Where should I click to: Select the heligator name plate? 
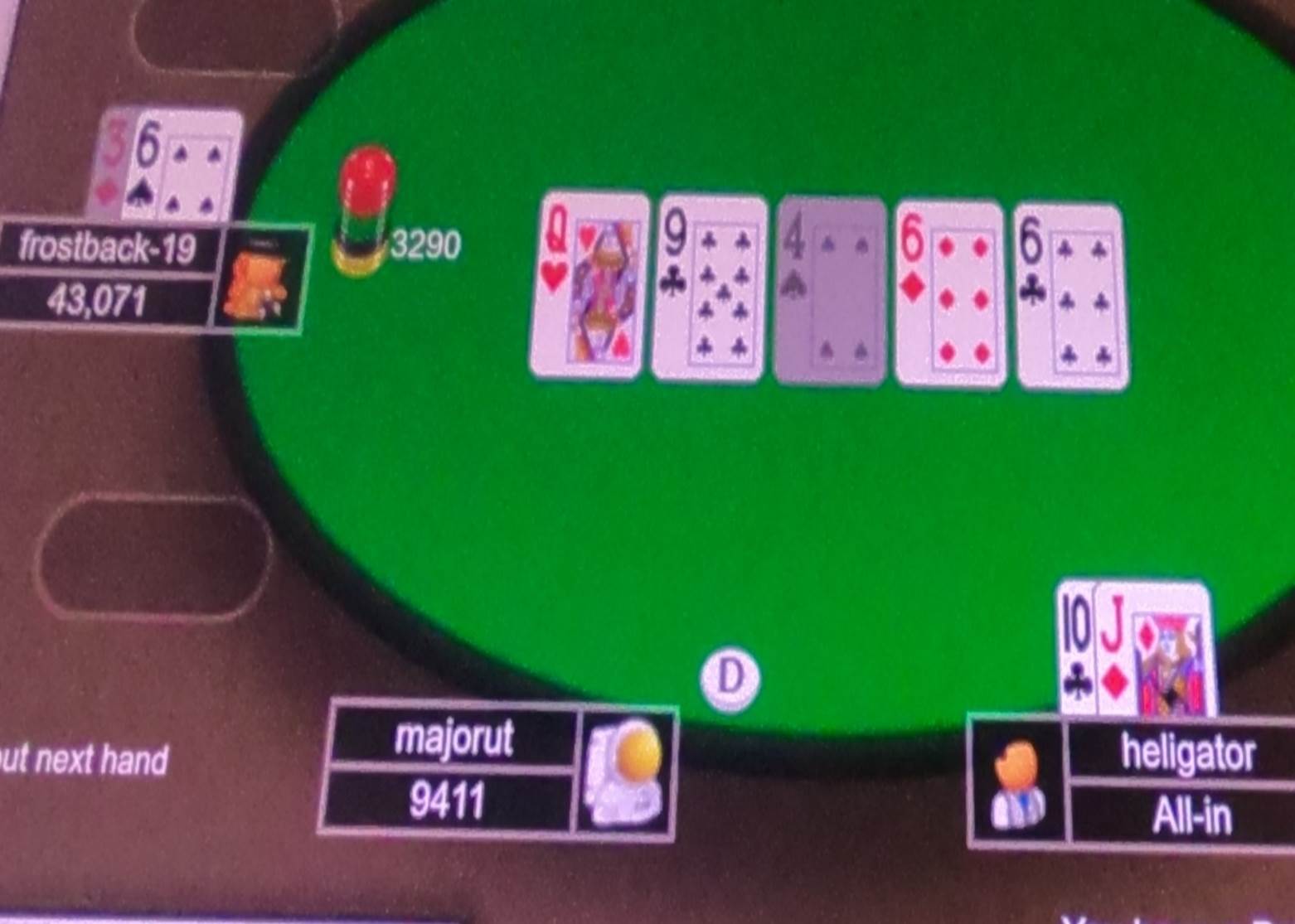pyautogui.click(x=1189, y=752)
